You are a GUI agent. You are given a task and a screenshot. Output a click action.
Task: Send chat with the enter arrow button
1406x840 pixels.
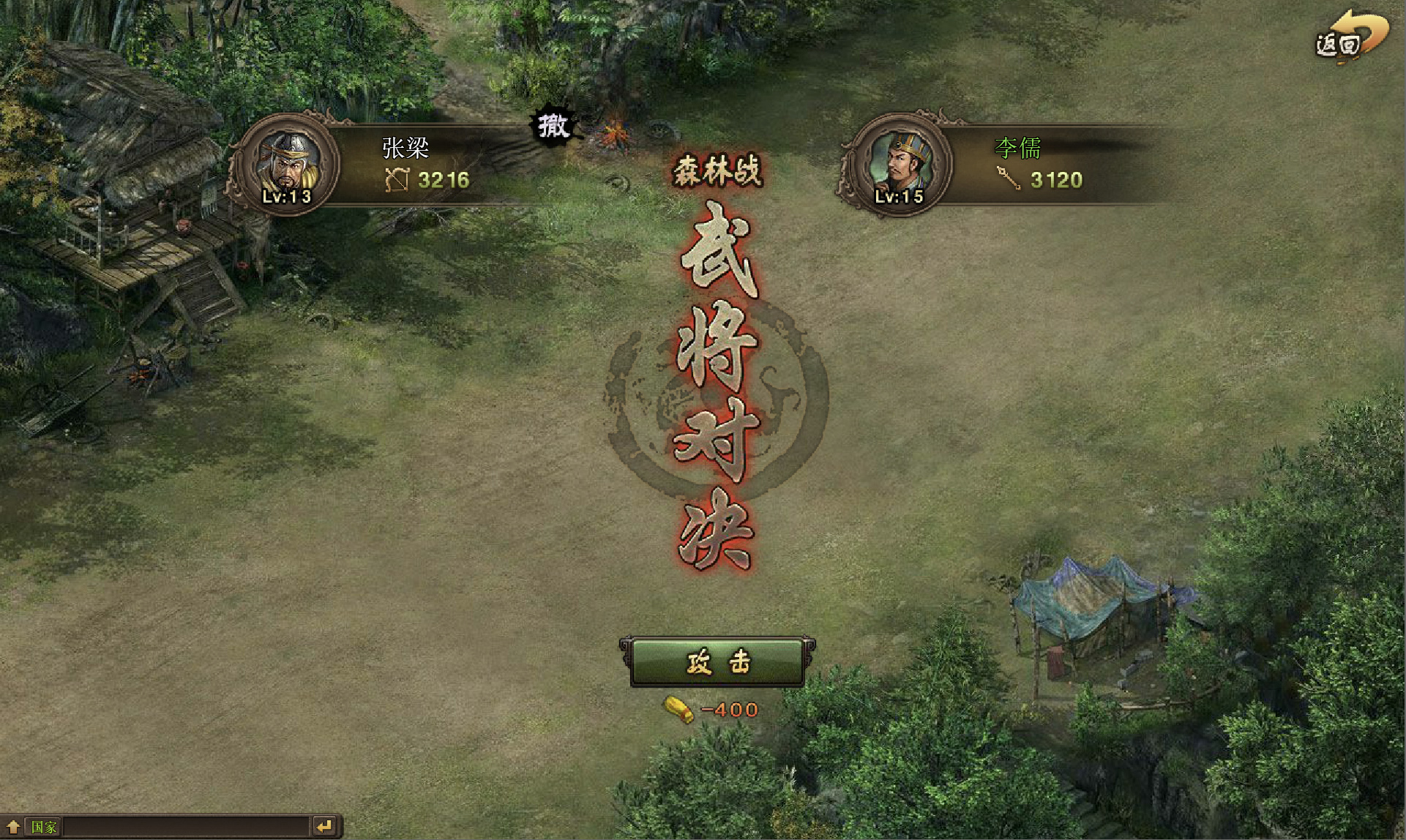(324, 827)
